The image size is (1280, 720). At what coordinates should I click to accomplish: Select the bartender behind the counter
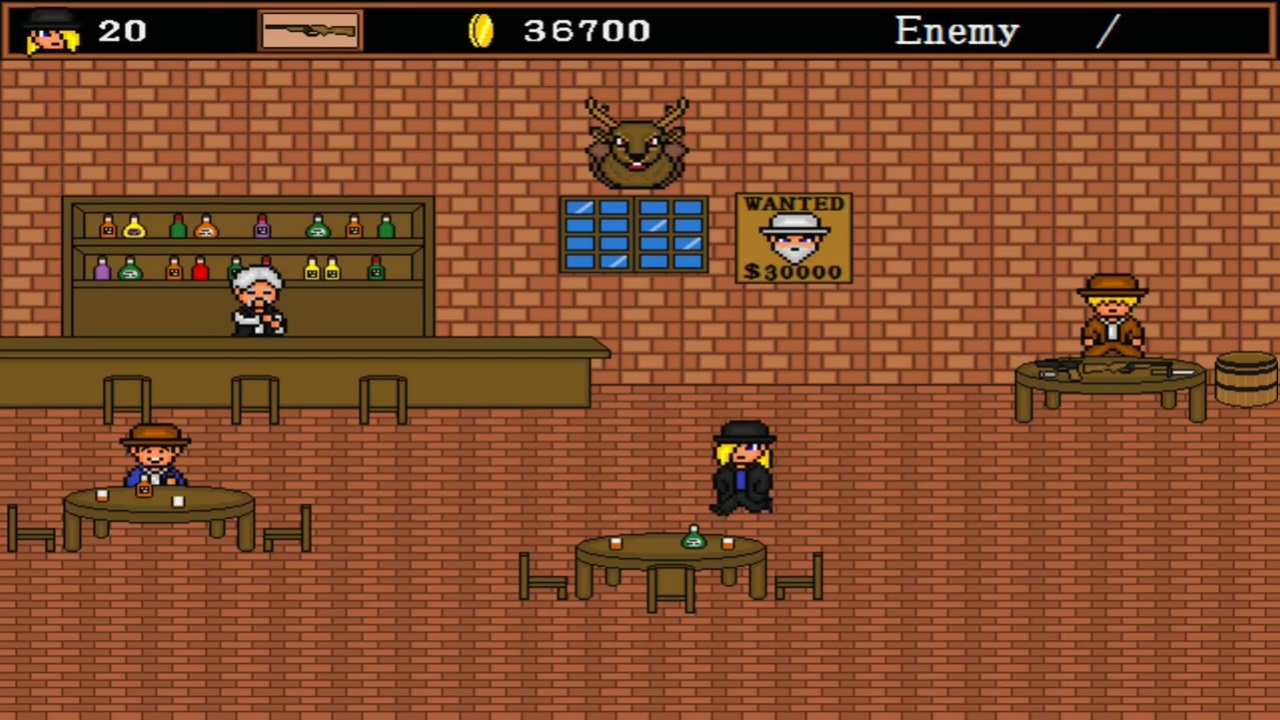pyautogui.click(x=255, y=300)
